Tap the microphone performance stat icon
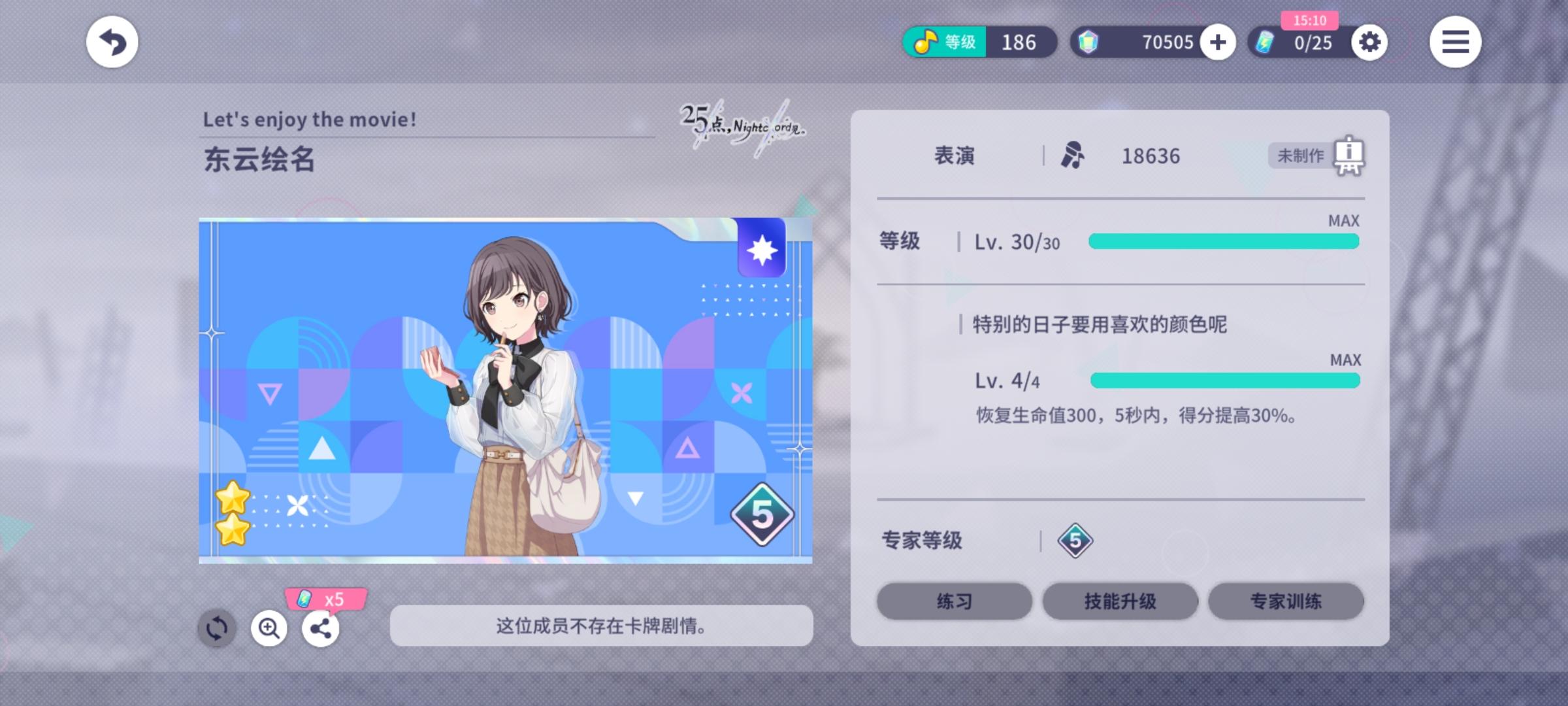1568x706 pixels. (1073, 156)
